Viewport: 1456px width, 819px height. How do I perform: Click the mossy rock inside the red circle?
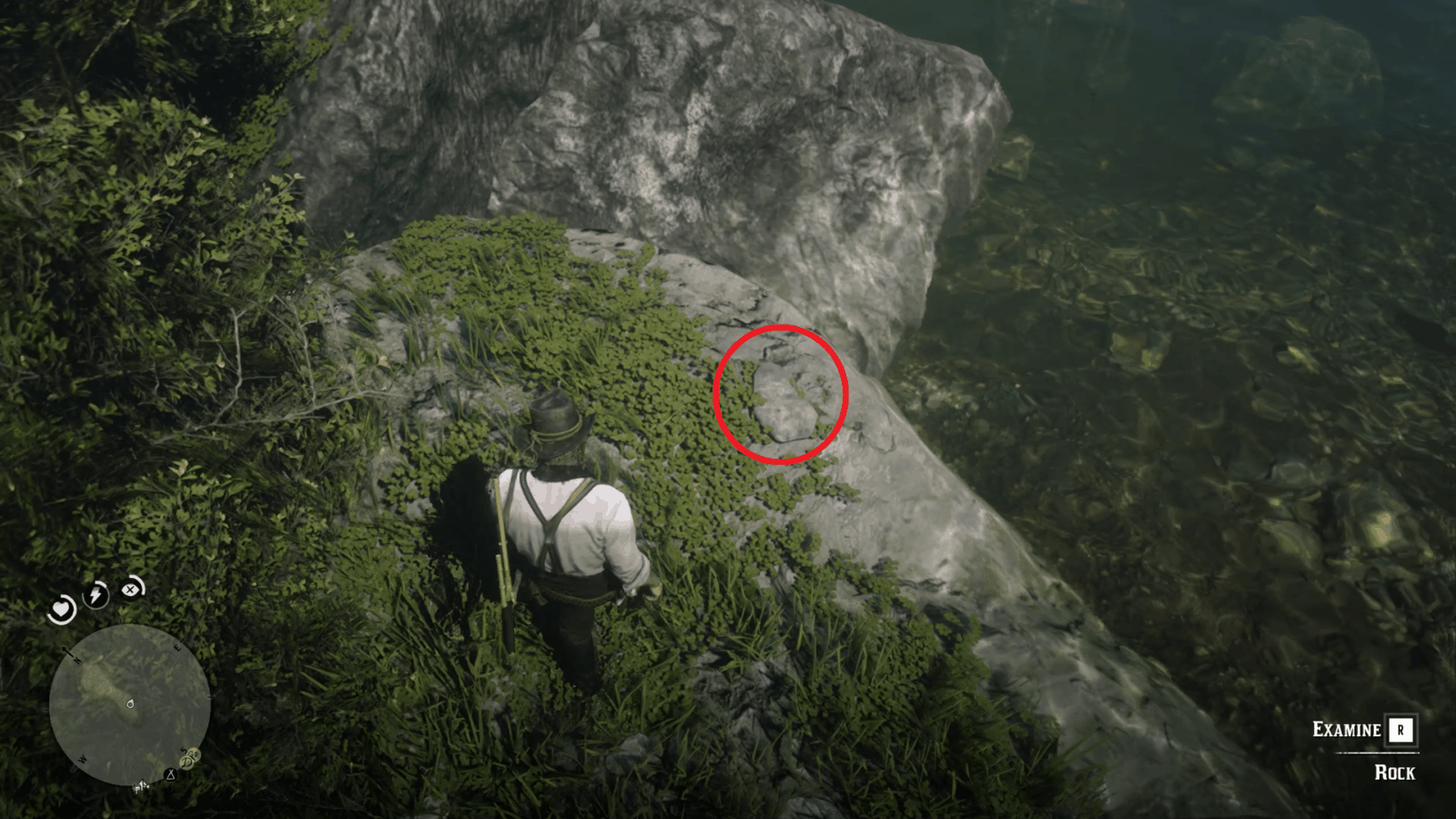(783, 396)
